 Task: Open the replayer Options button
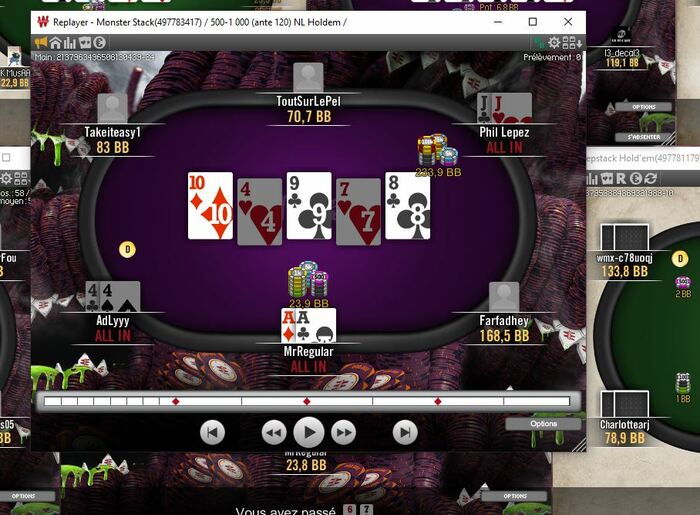[x=543, y=424]
